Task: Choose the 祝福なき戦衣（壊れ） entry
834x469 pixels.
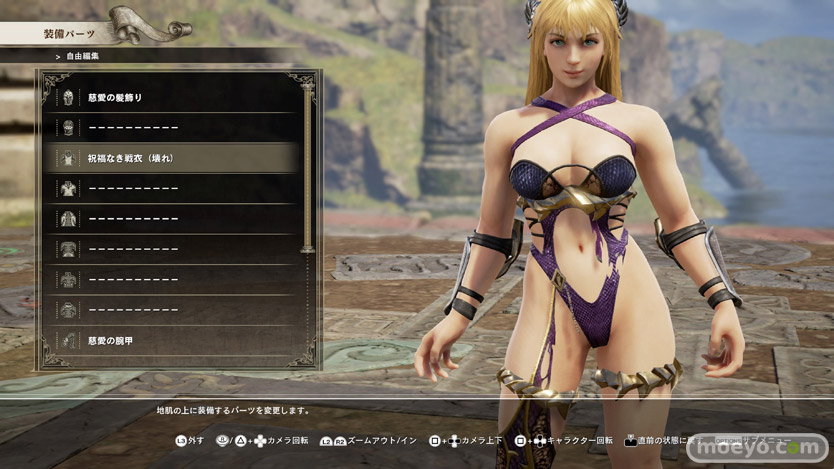Action: [x=170, y=158]
